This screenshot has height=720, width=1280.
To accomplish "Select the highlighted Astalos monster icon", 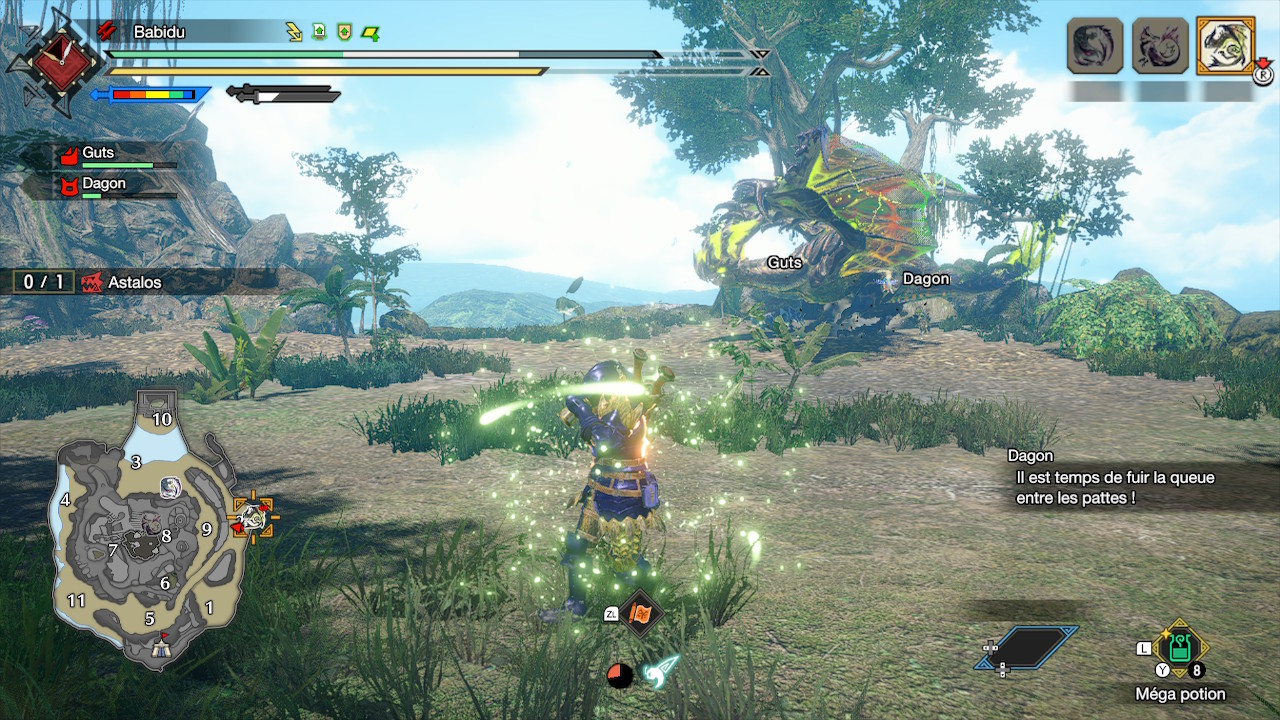I will pos(1225,45).
